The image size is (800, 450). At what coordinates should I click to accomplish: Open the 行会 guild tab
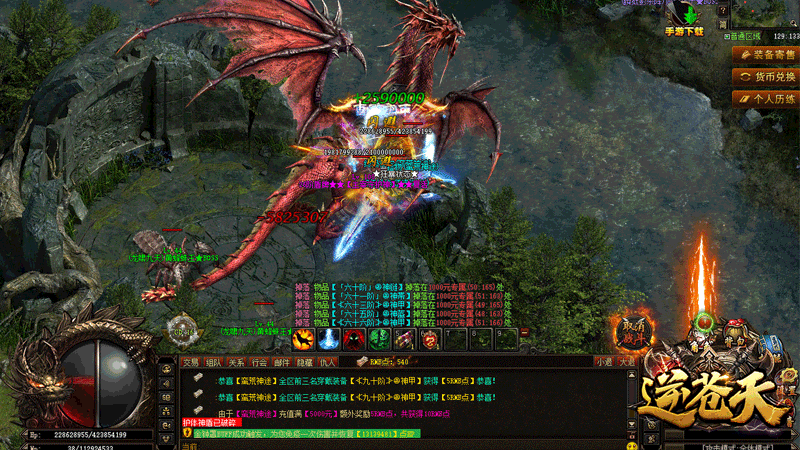pyautogui.click(x=260, y=362)
